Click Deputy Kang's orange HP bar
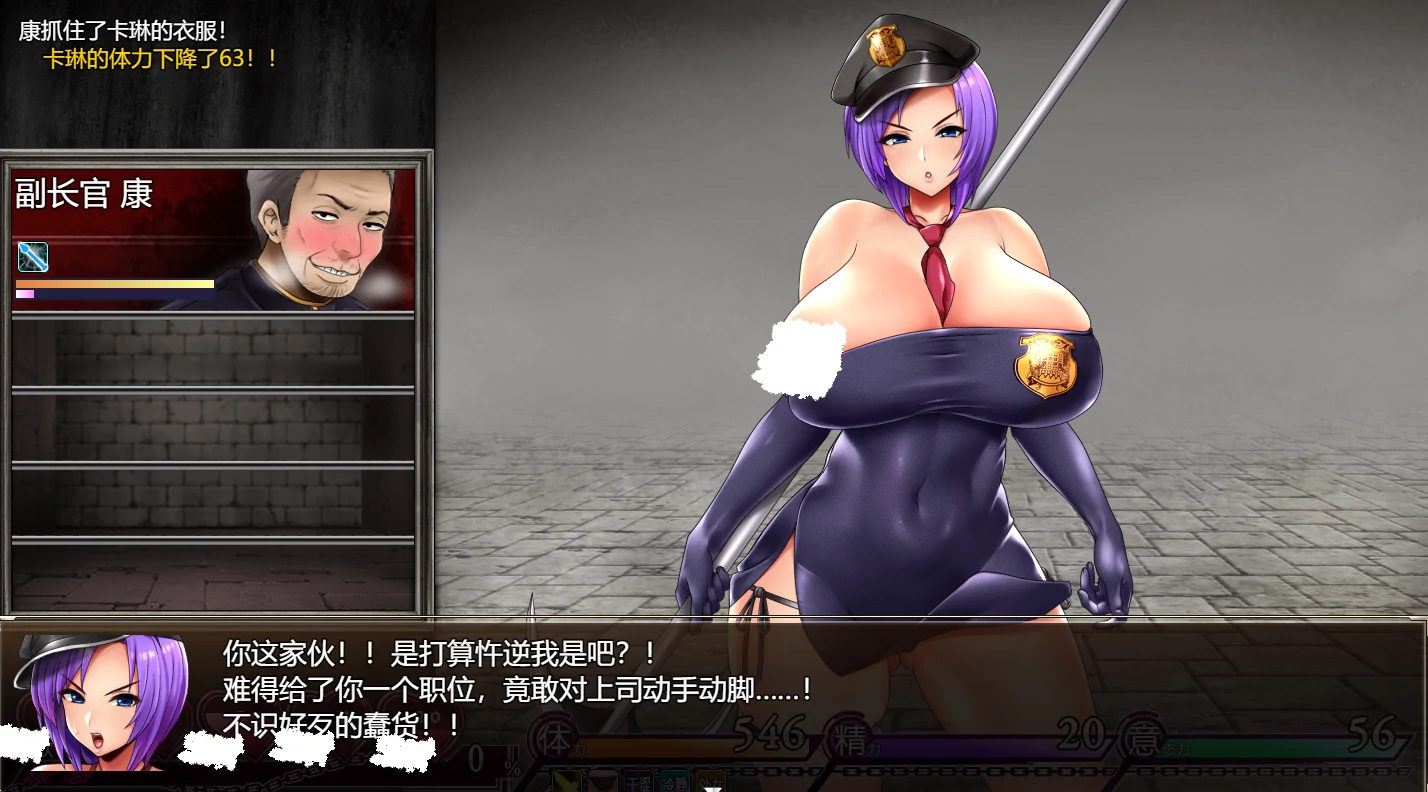Viewport: 1428px width, 792px height. coord(115,283)
